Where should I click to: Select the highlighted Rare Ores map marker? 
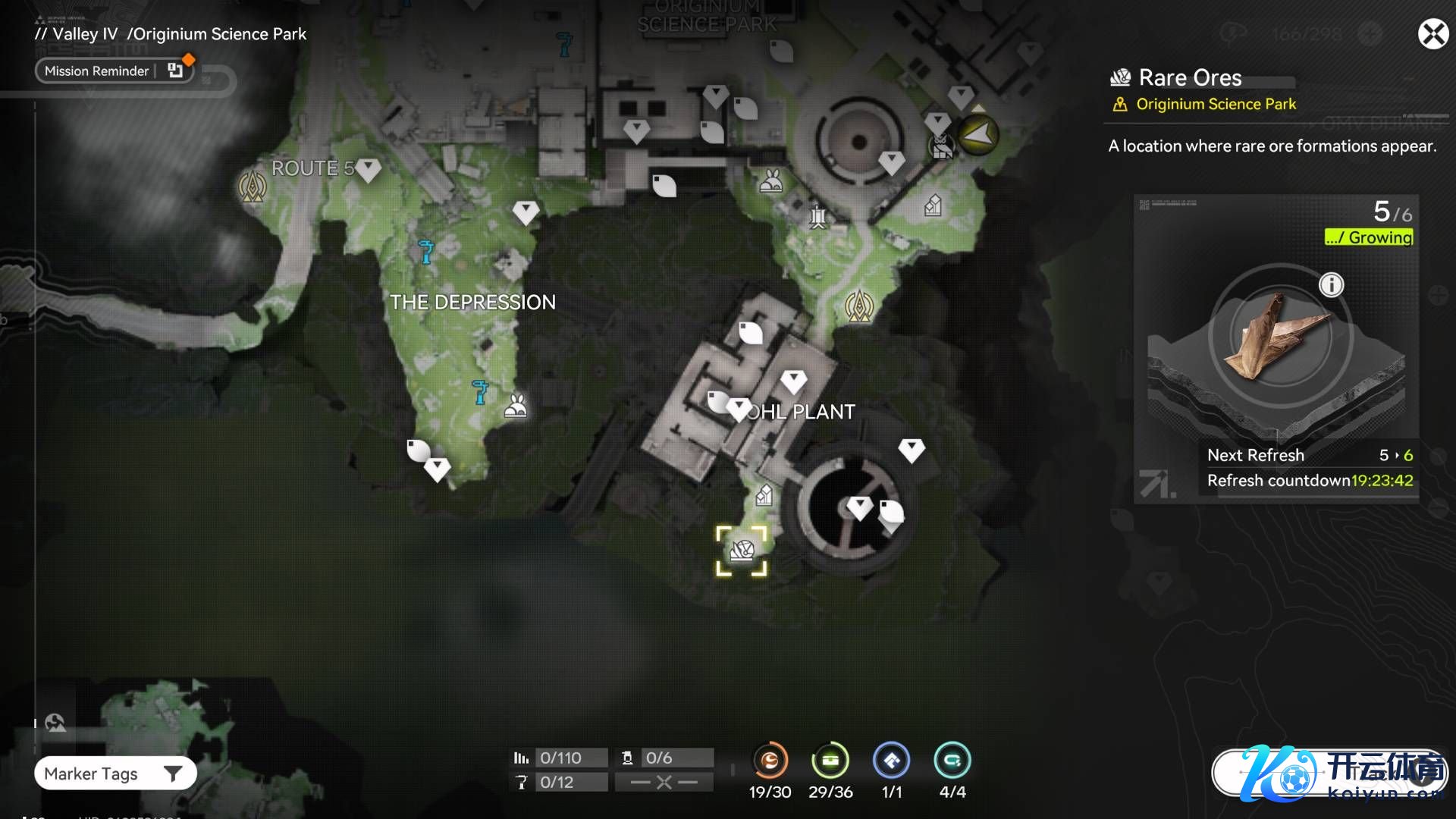click(x=742, y=551)
